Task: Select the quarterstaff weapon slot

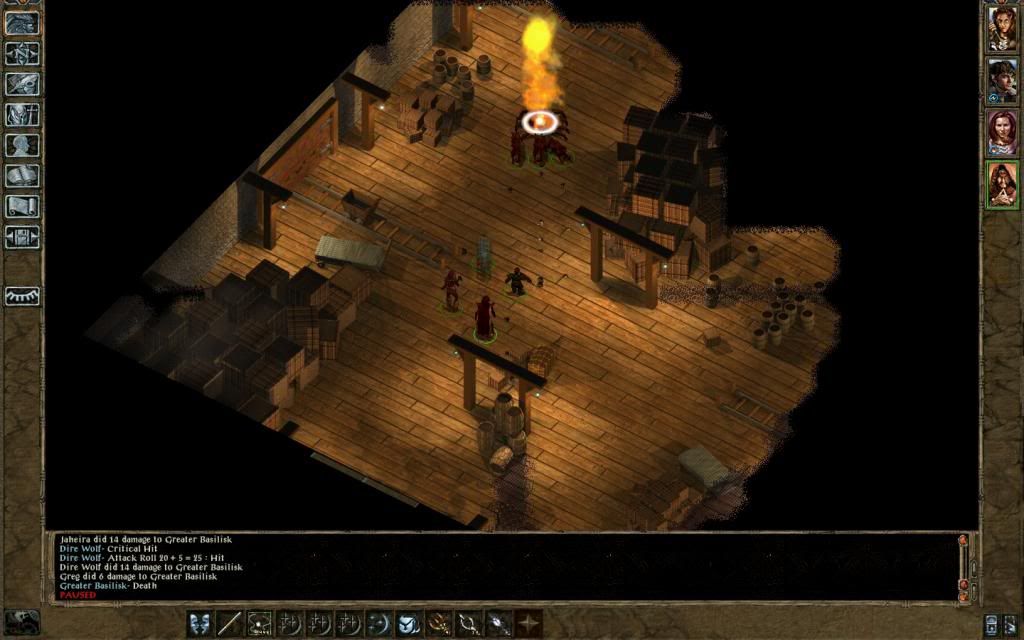Action: 230,623
